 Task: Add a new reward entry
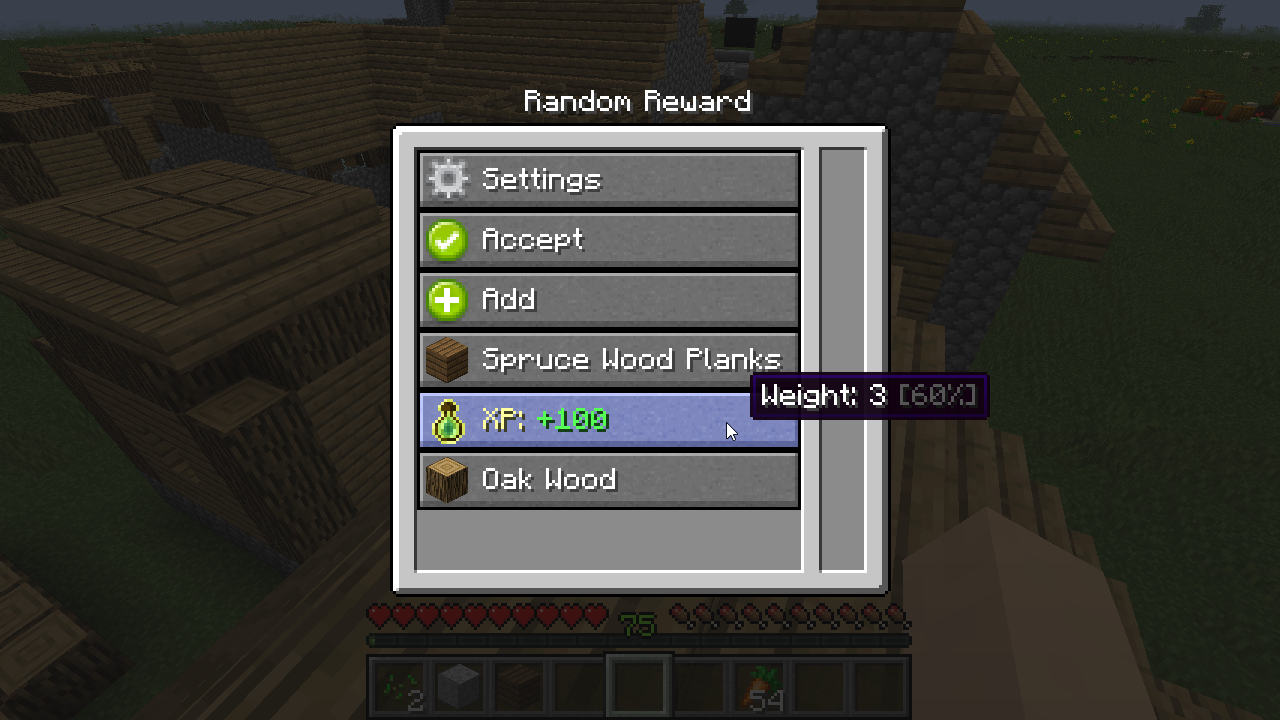click(608, 300)
